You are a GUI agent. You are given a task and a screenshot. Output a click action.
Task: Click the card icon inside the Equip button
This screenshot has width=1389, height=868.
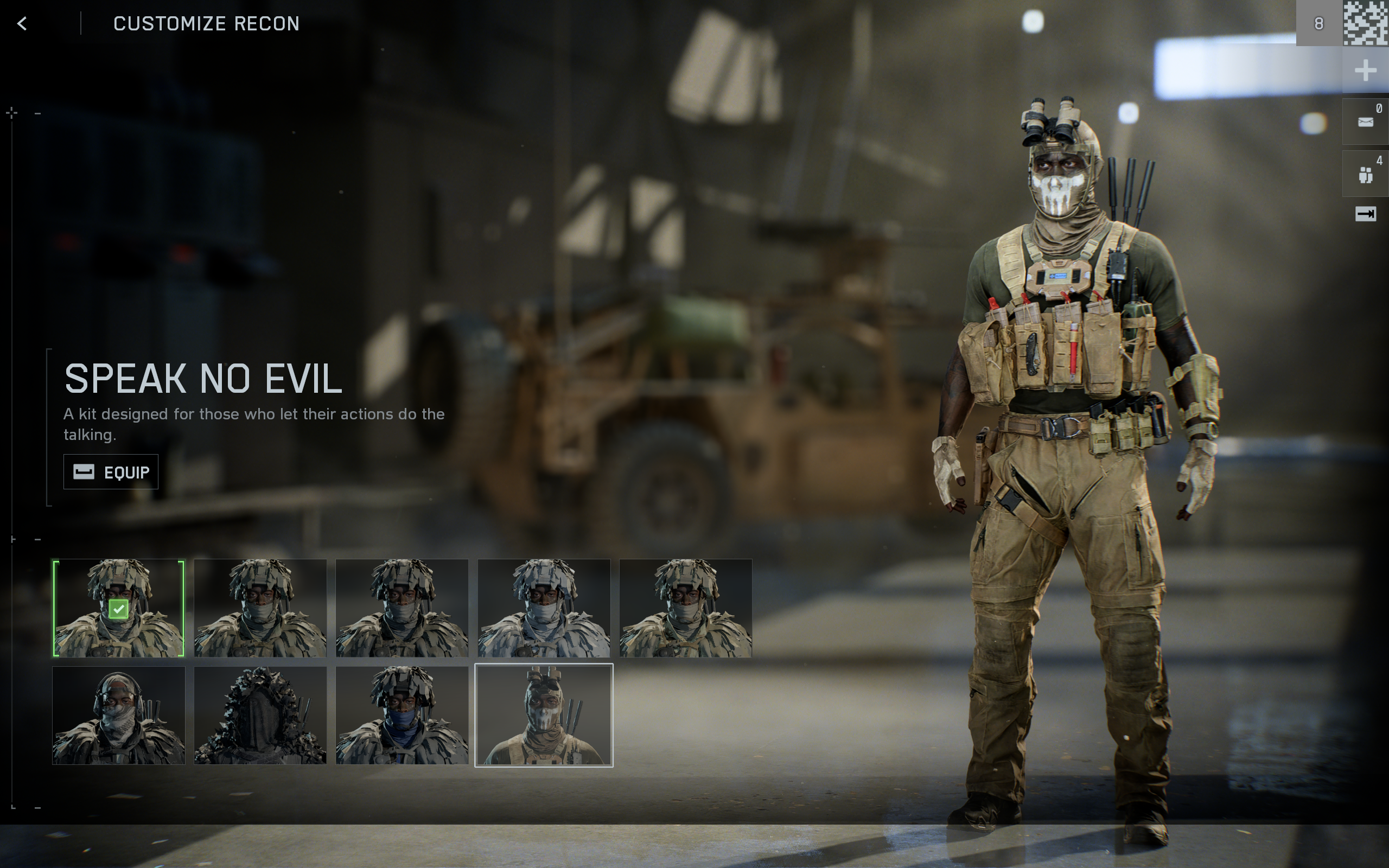click(x=84, y=471)
